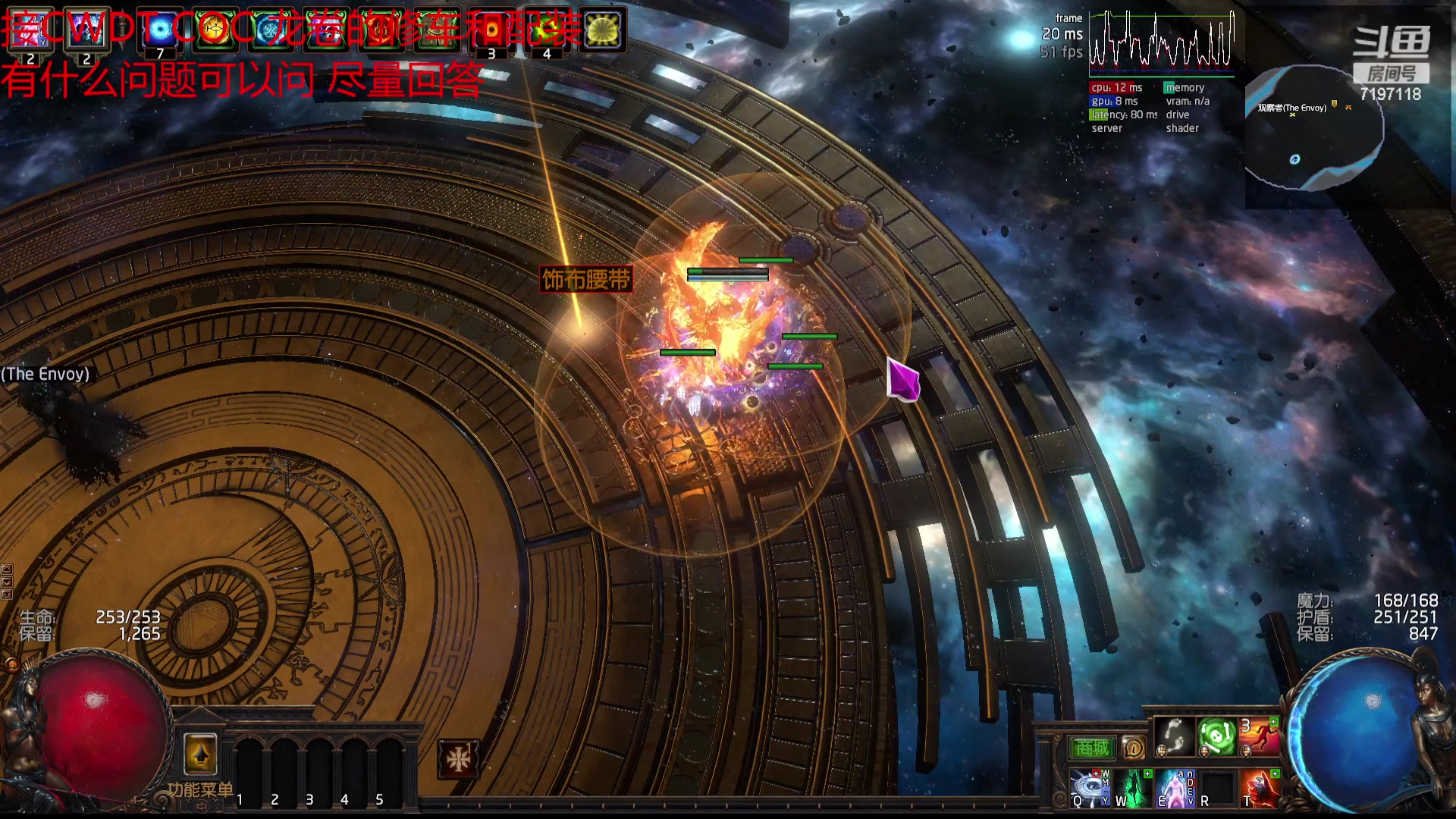
Task: Use the red running figure skill
Action: (x=1259, y=736)
